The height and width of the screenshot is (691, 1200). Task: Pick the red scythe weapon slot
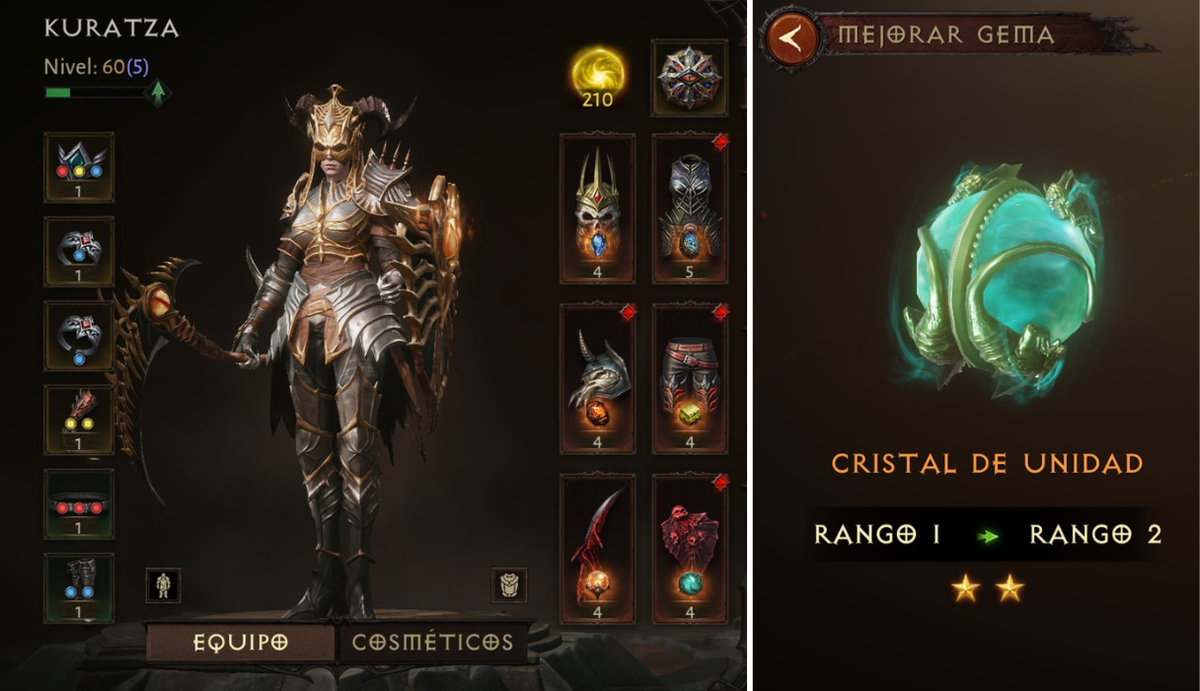[597, 549]
